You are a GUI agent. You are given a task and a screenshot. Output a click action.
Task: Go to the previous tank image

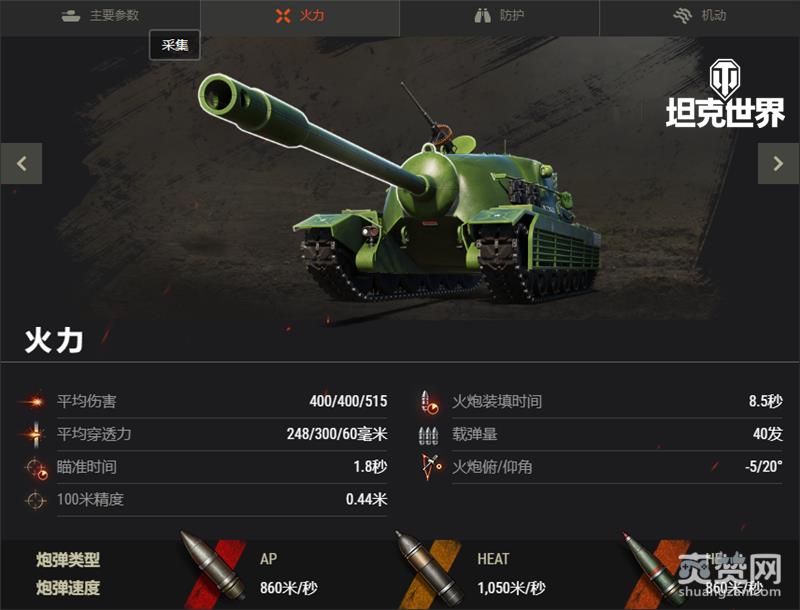click(x=21, y=164)
